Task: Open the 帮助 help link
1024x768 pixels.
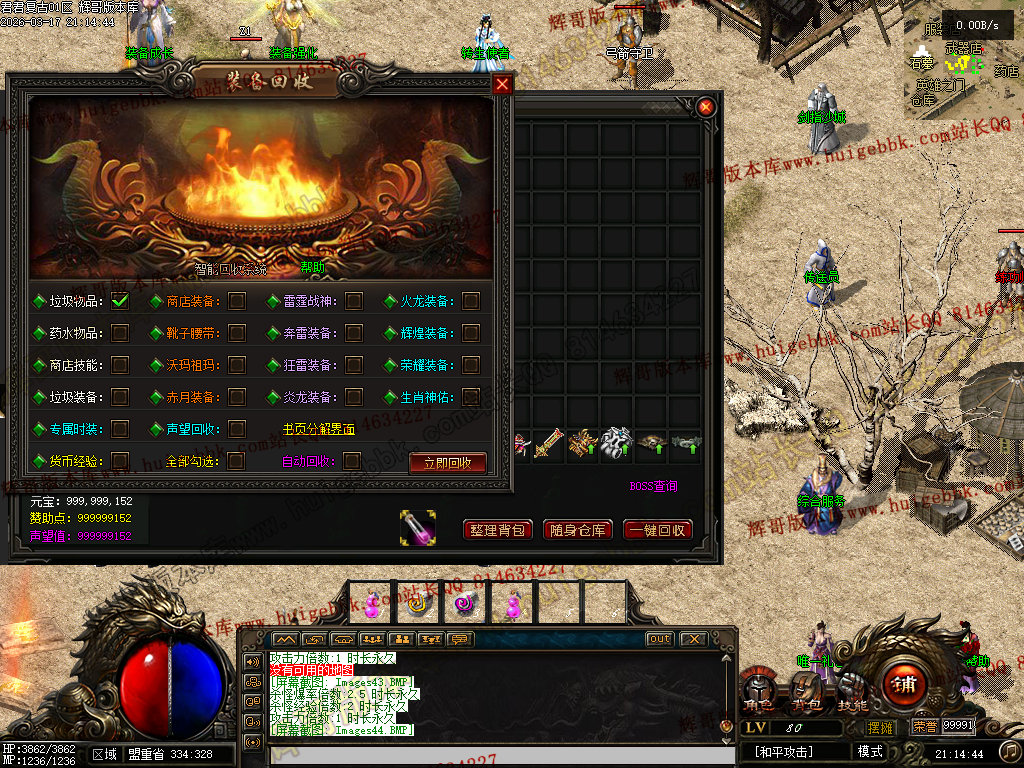Action: 312,268
